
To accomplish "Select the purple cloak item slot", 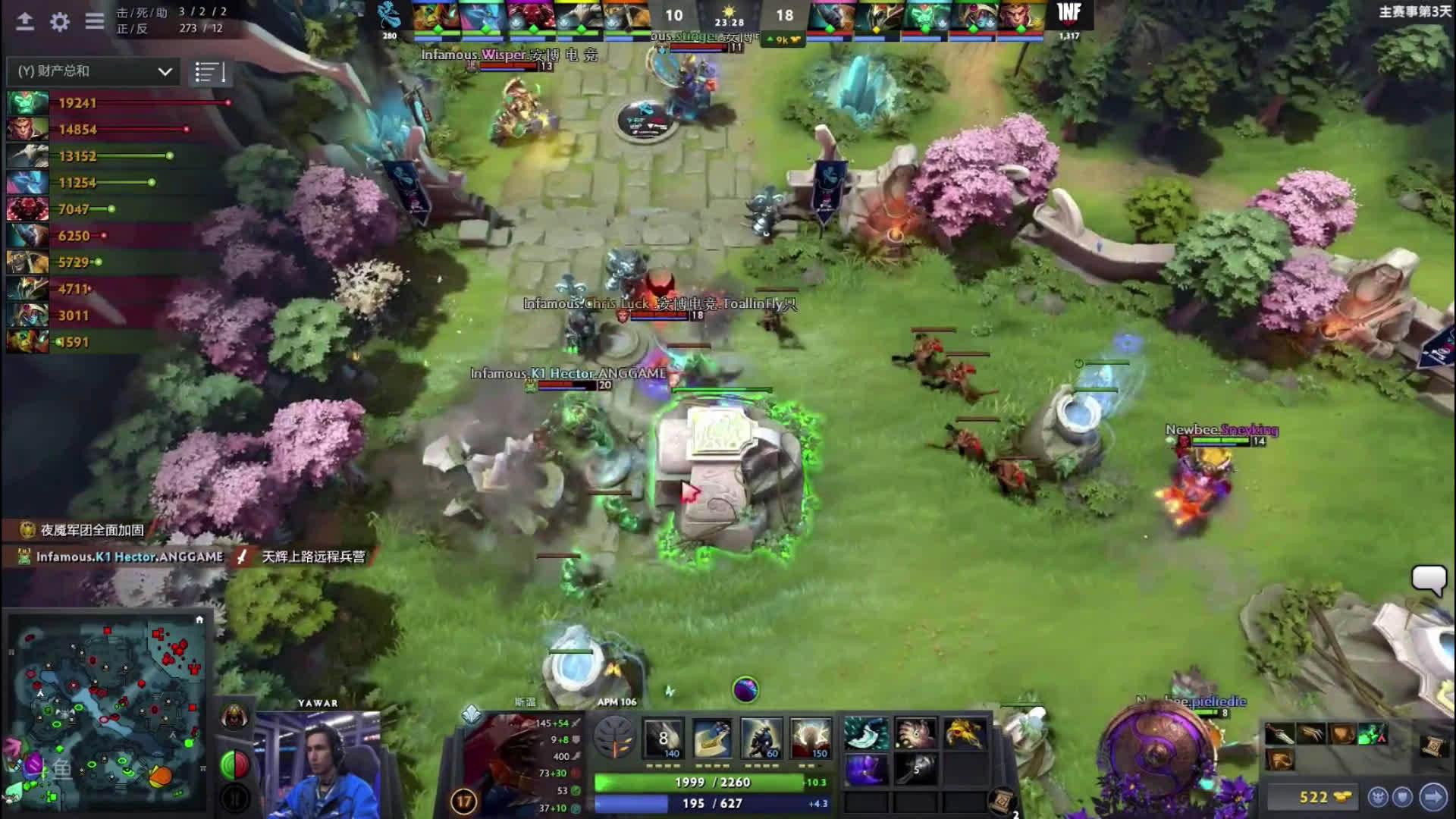I will point(866,770).
